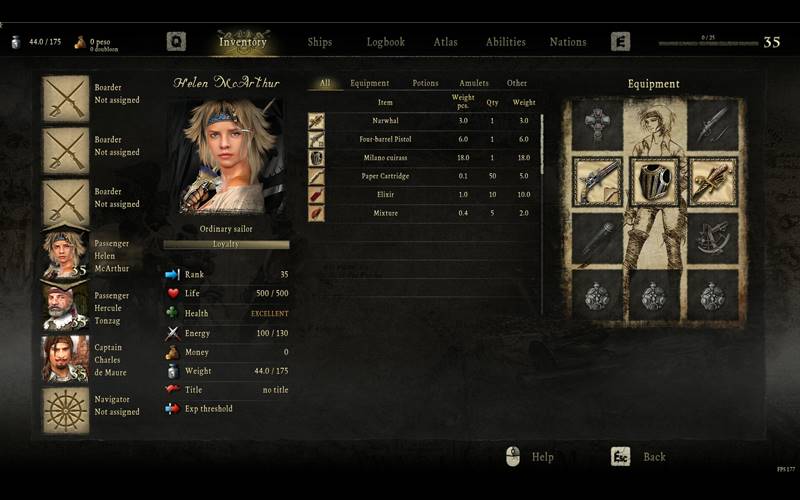This screenshot has height=500, width=800.
Task: Go to the Nations tab
Action: click(x=568, y=42)
